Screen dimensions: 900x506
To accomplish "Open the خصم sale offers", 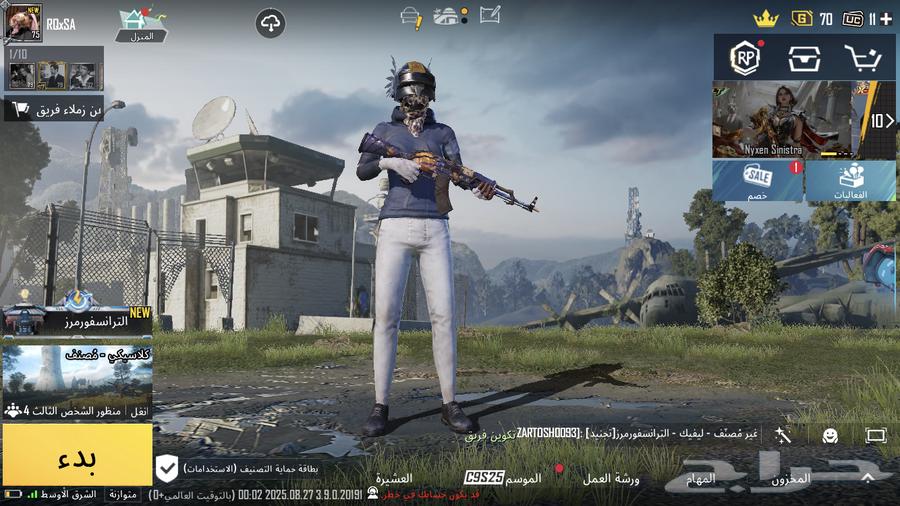I will click(x=757, y=181).
